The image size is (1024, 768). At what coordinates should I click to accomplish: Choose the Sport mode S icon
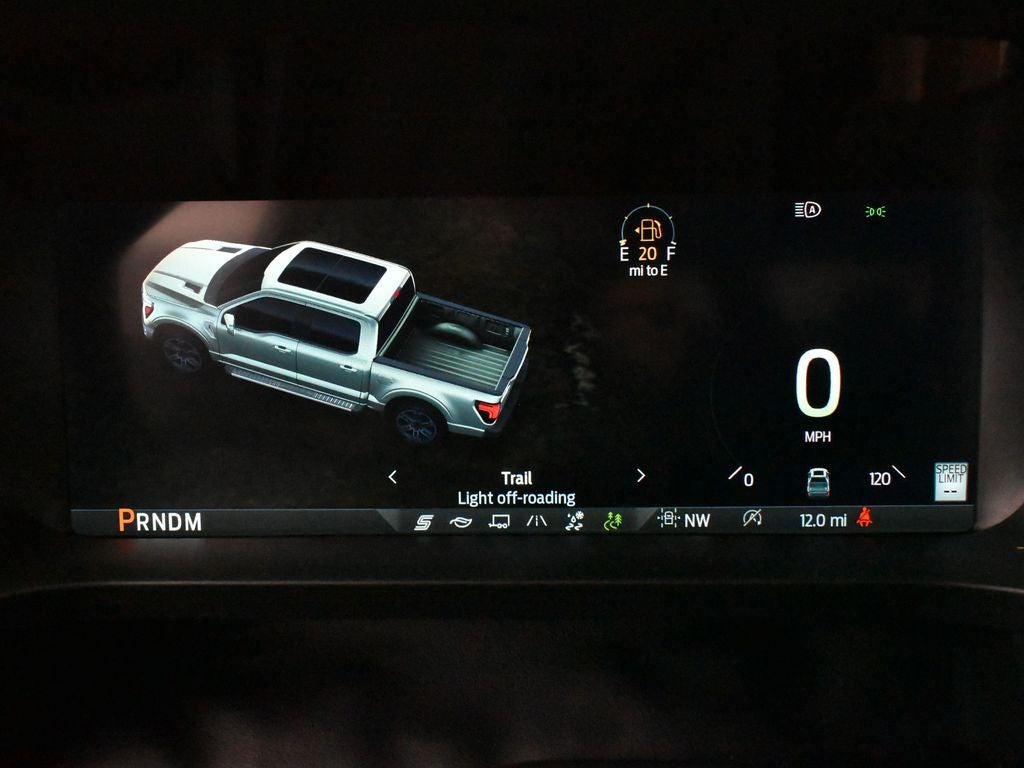coord(423,521)
